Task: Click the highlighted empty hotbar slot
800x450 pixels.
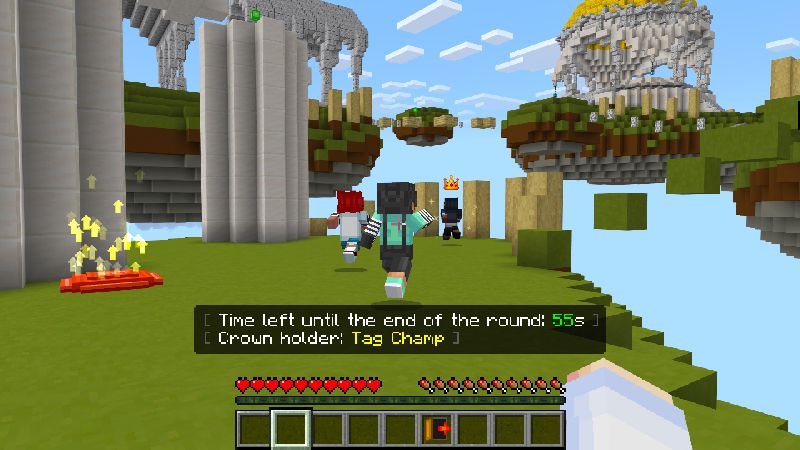Action: point(291,429)
